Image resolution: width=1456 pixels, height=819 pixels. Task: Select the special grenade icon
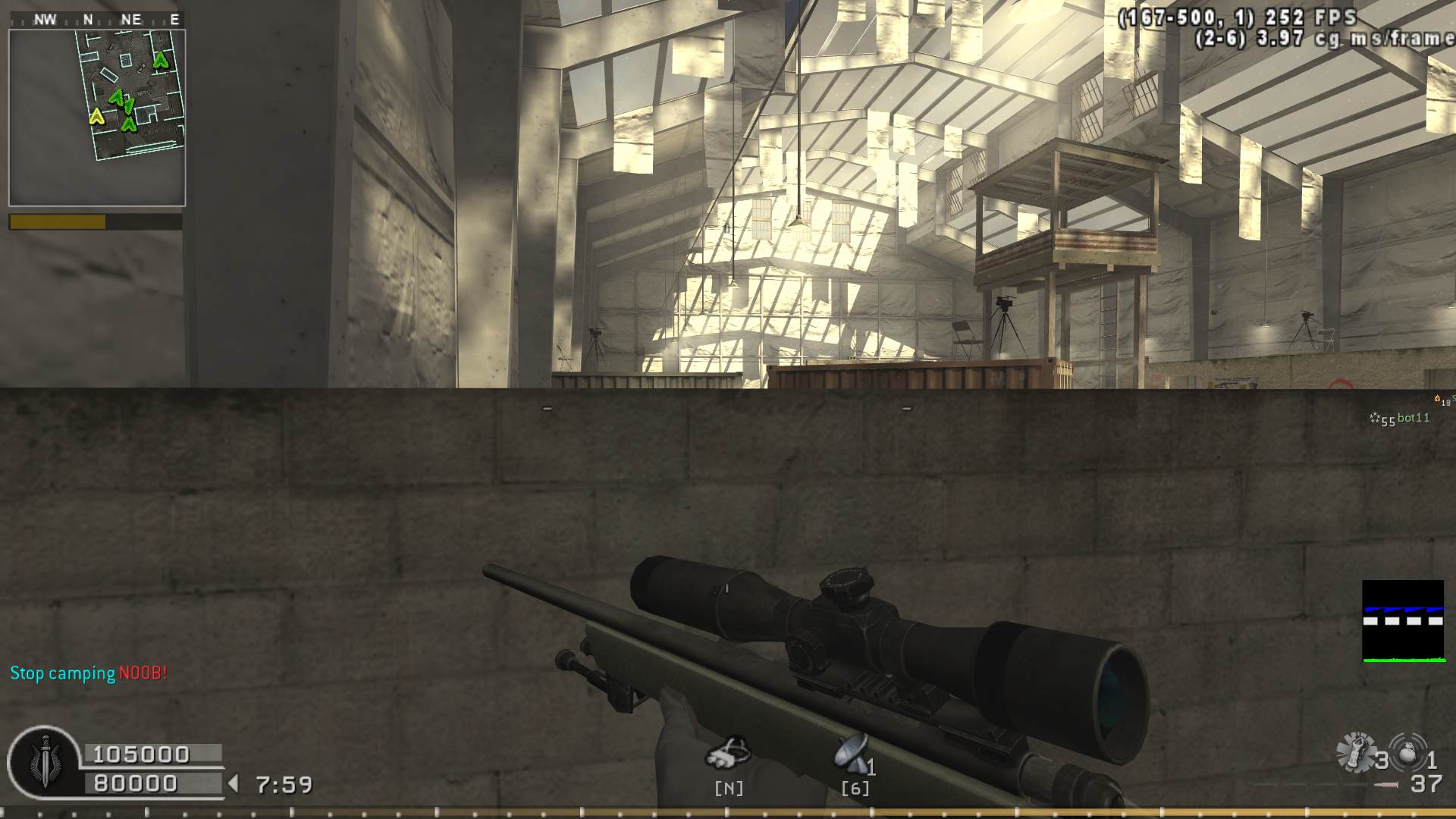tap(1355, 753)
